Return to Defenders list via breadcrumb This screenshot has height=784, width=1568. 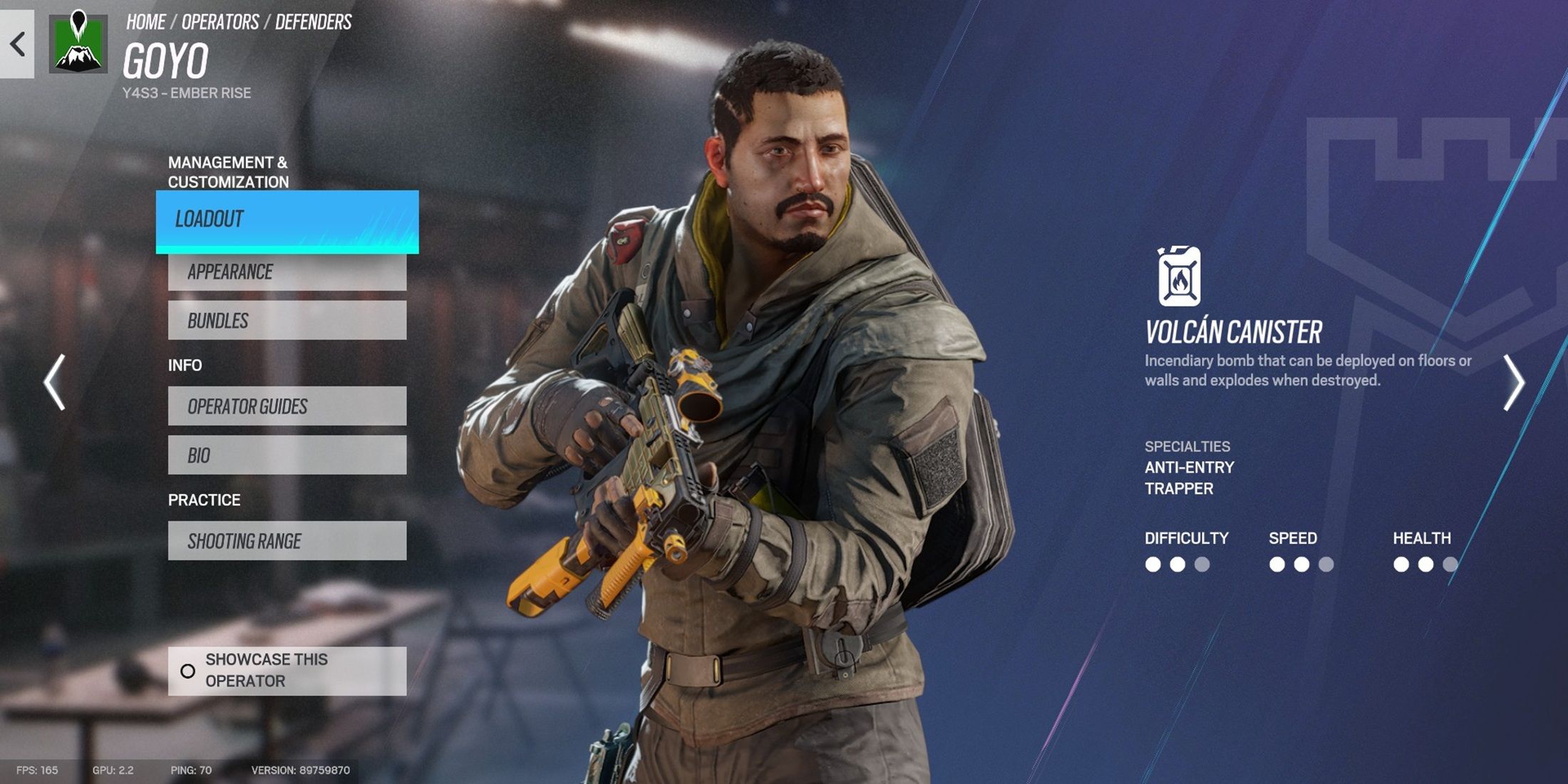[x=314, y=22]
